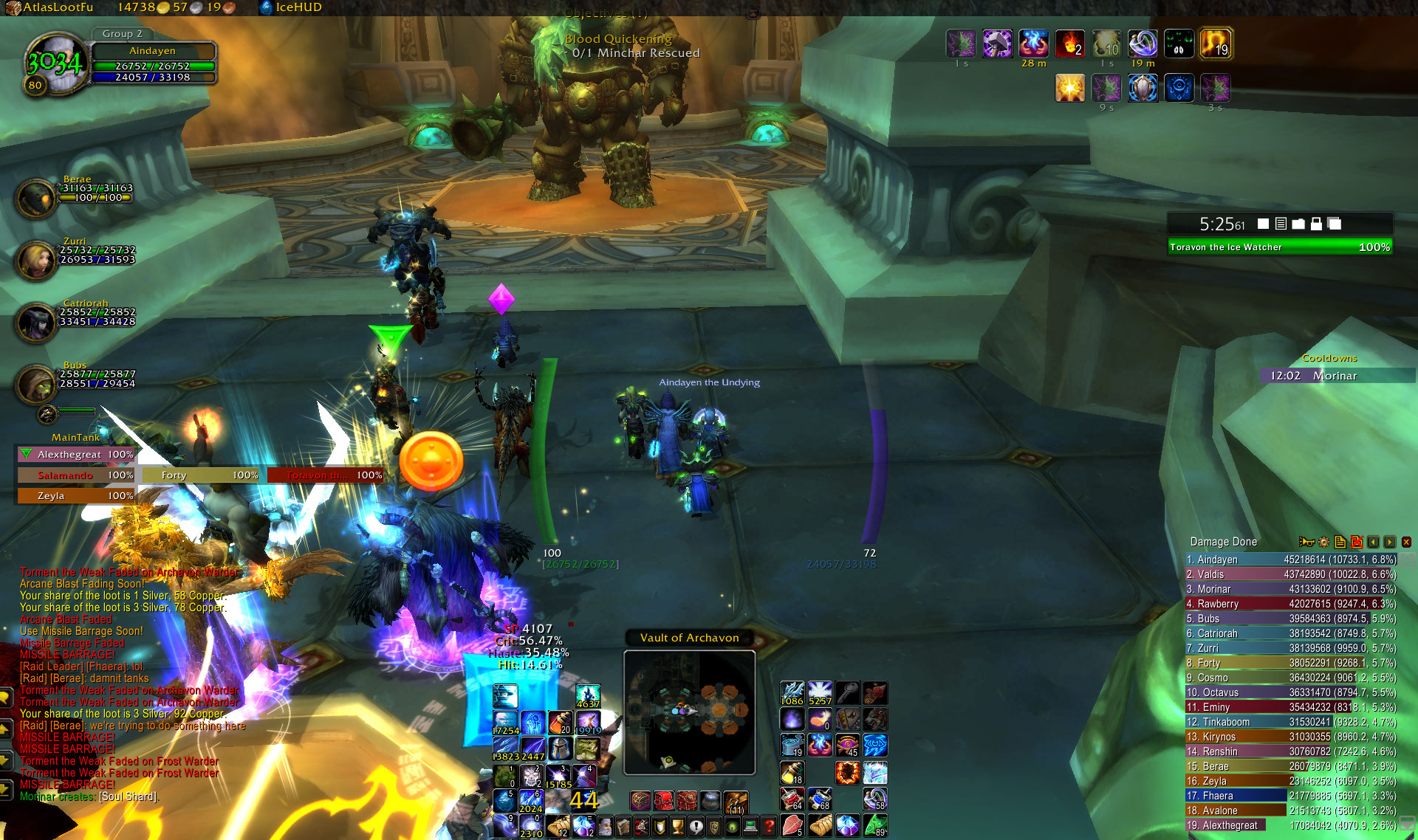
Task: Select the Toravon the Ice Watcher boss bar
Action: 1280,247
